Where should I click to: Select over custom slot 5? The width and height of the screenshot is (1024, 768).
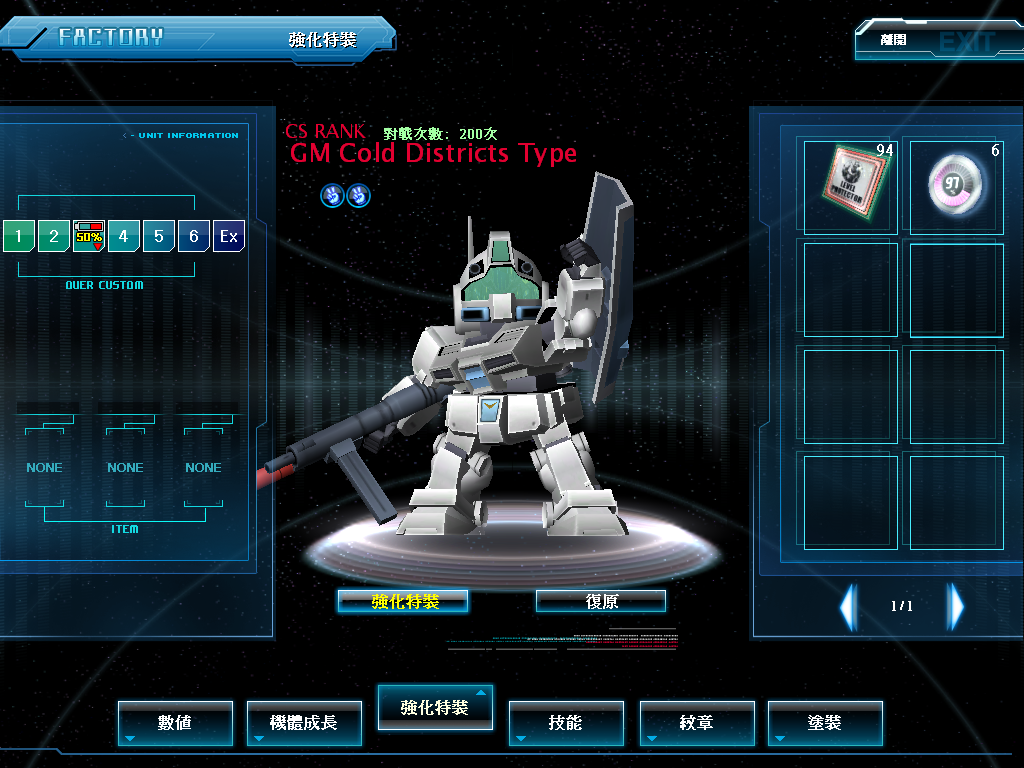coord(159,237)
